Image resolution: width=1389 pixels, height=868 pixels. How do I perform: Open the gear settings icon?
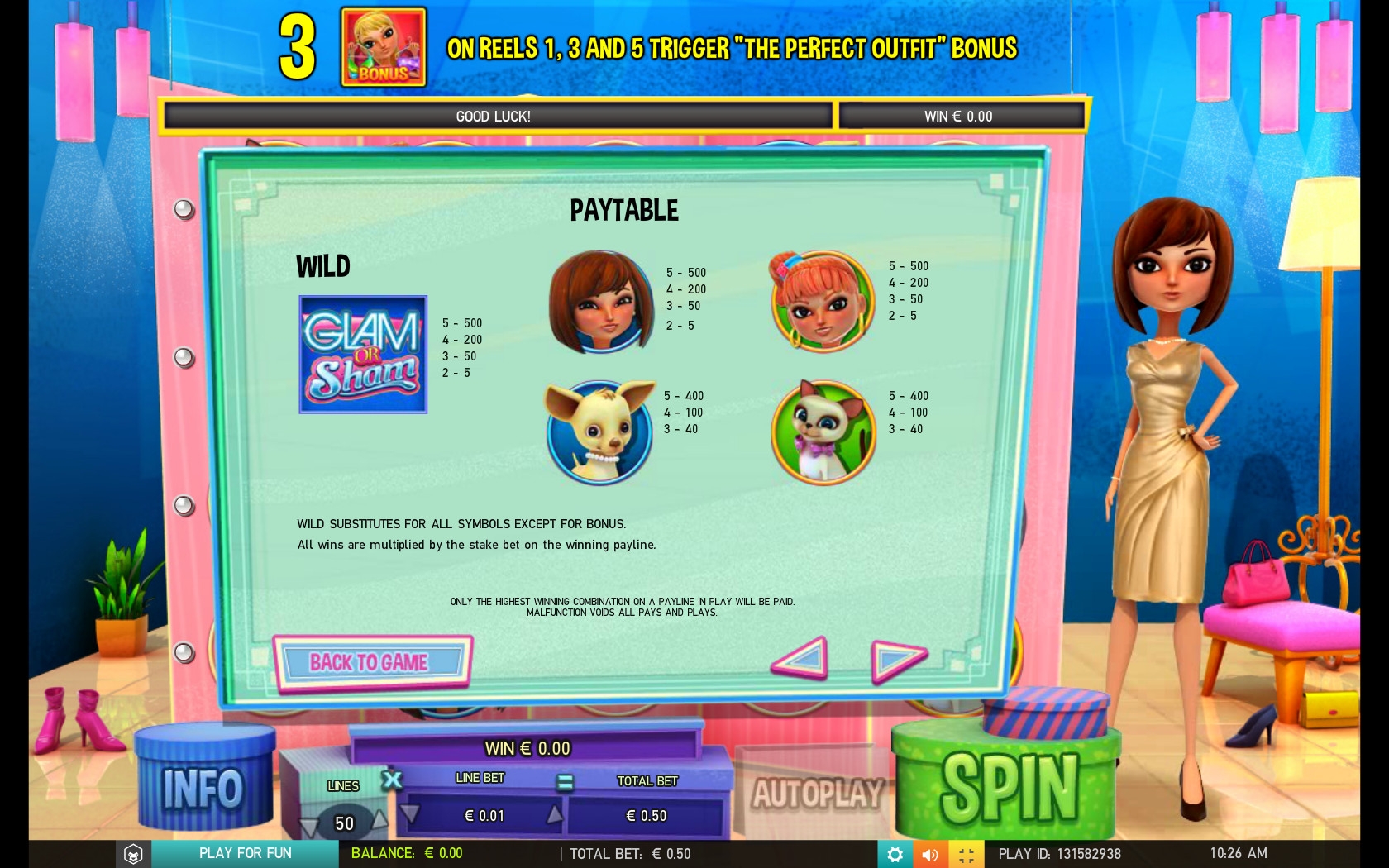coord(895,854)
